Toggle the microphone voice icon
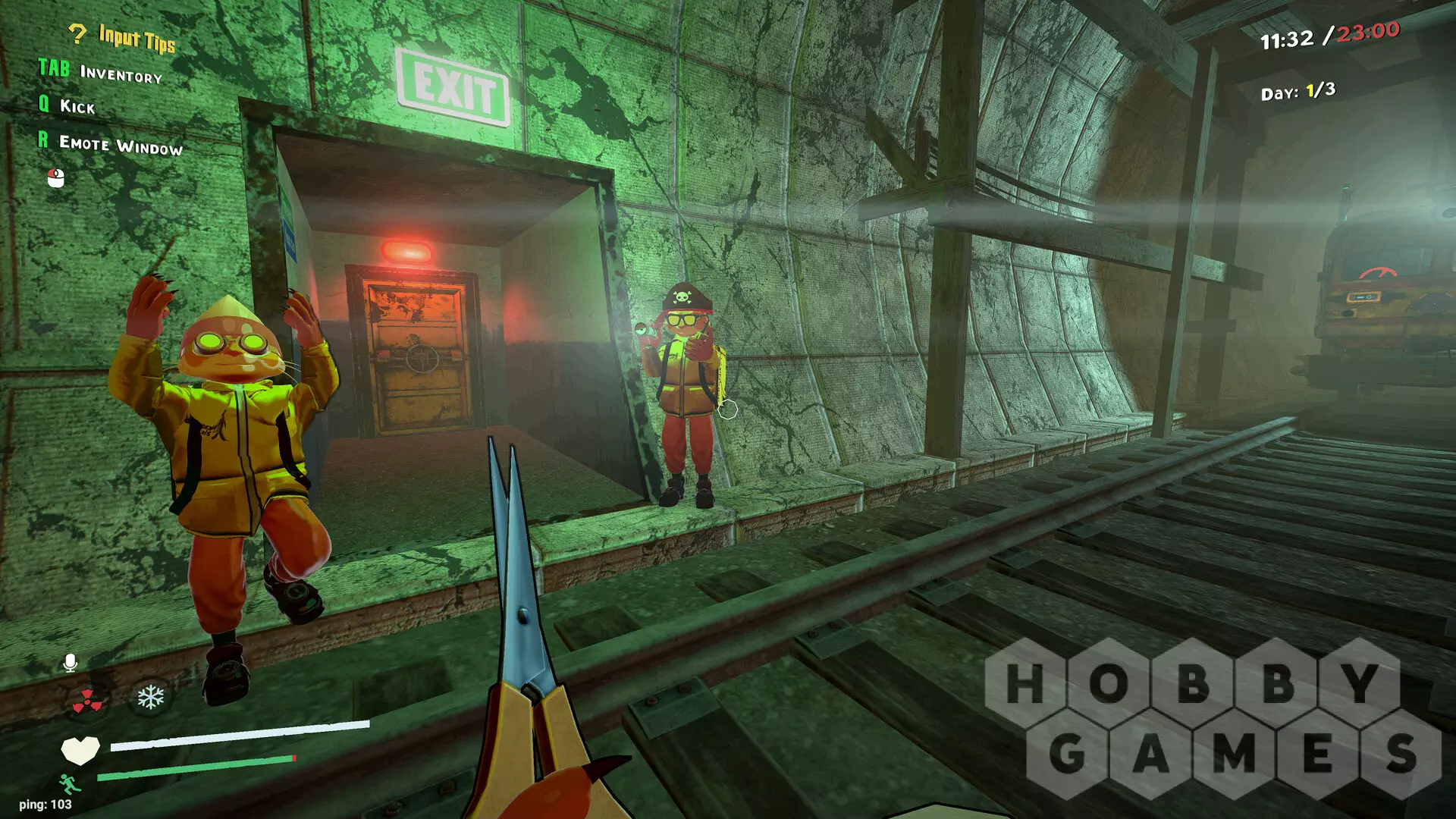 point(70,664)
